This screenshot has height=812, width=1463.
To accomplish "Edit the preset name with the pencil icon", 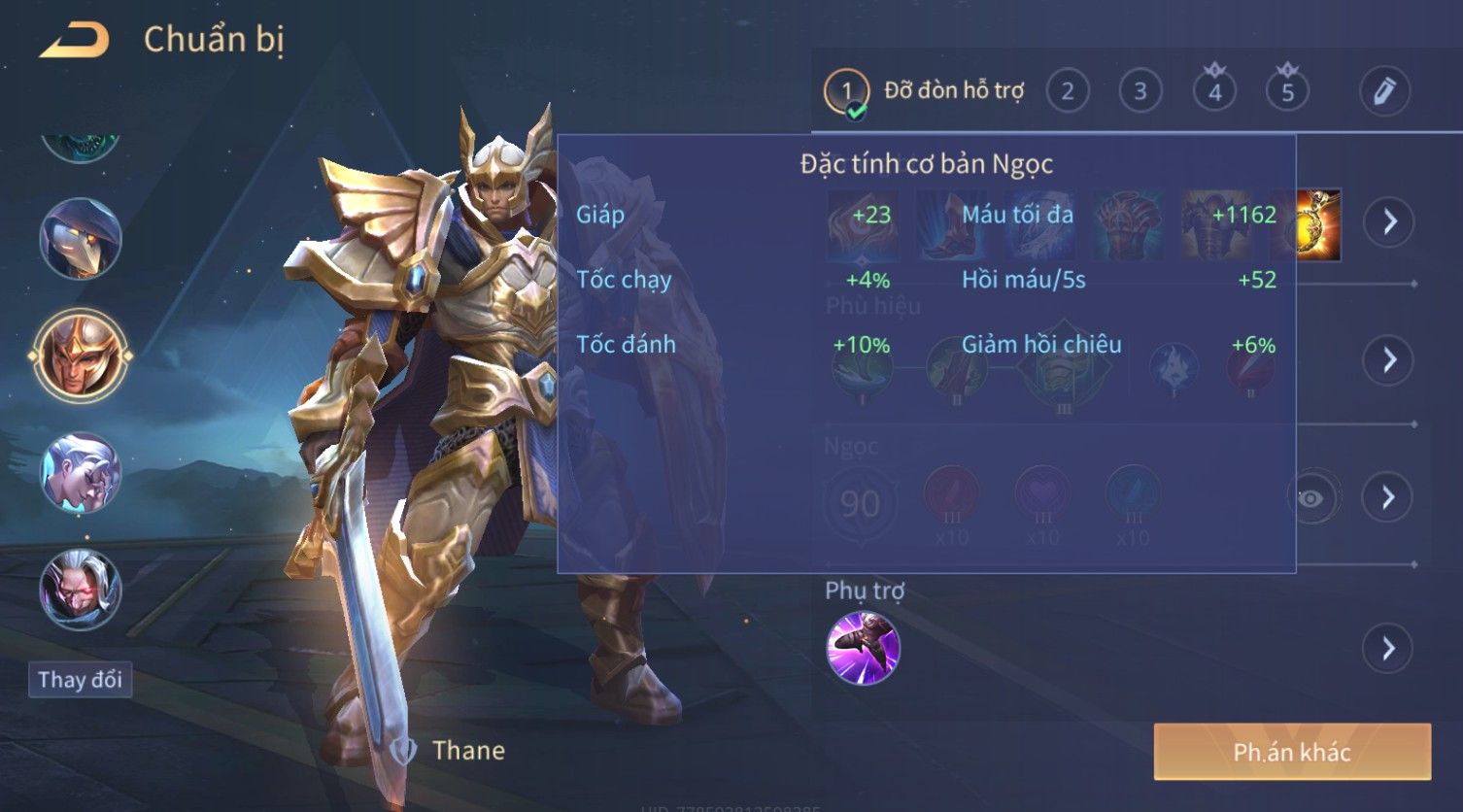I will coord(1384,91).
